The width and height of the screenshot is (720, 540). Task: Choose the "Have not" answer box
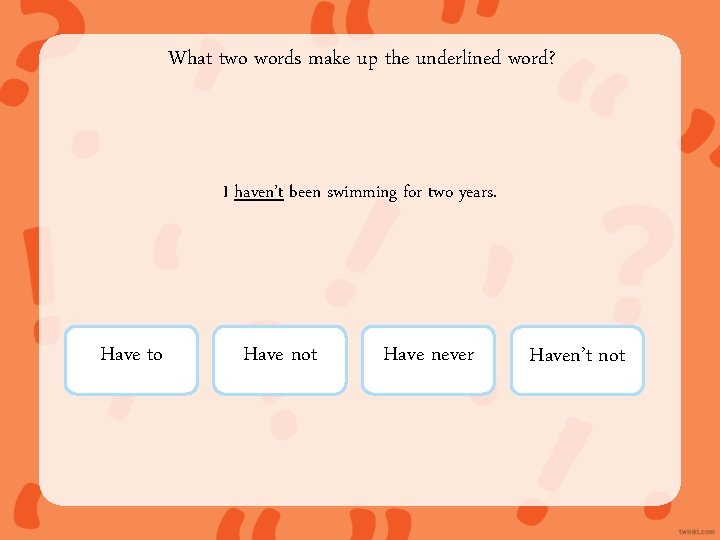280,359
